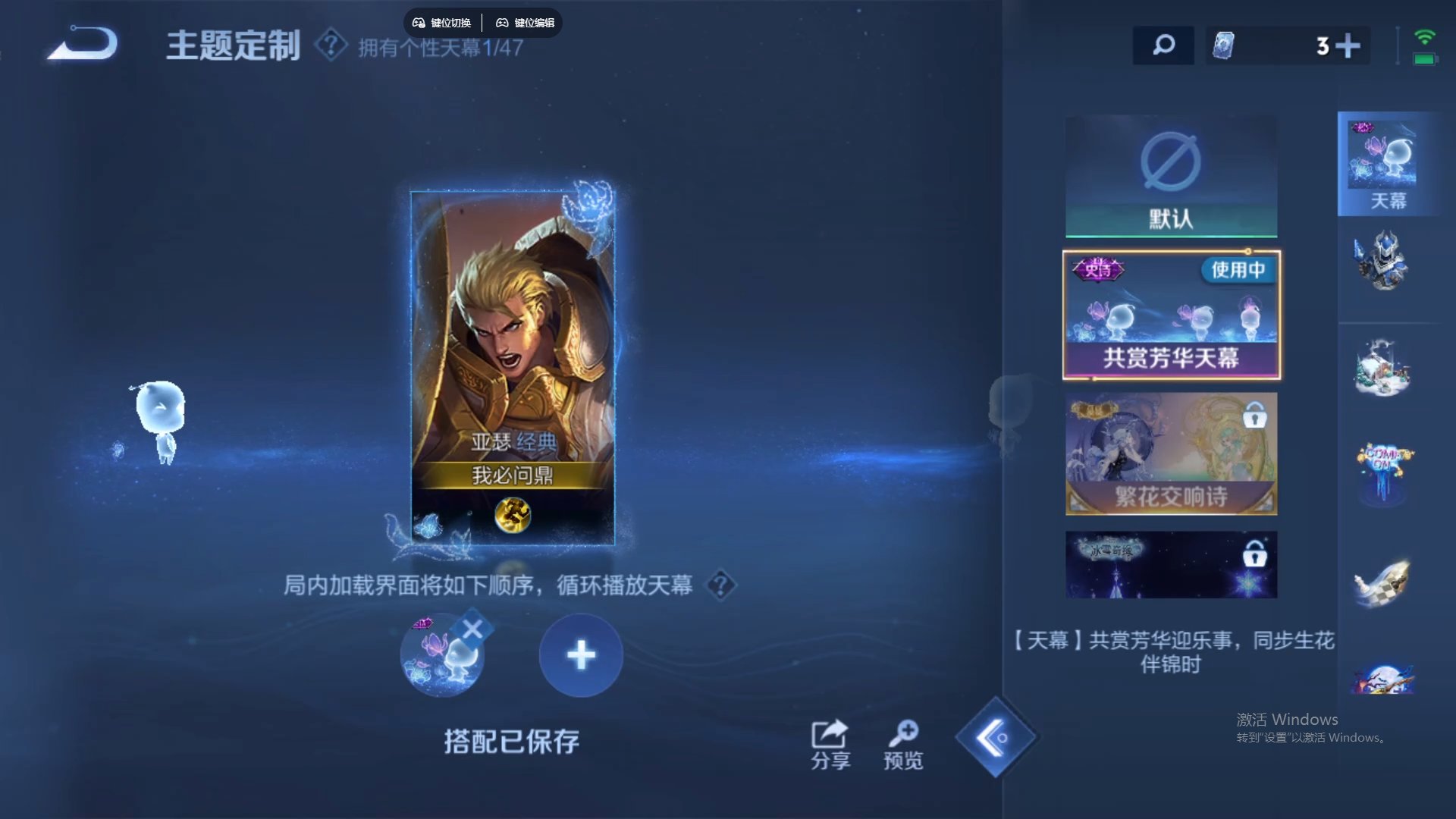Open the search magnifier at top right

pyautogui.click(x=1163, y=45)
